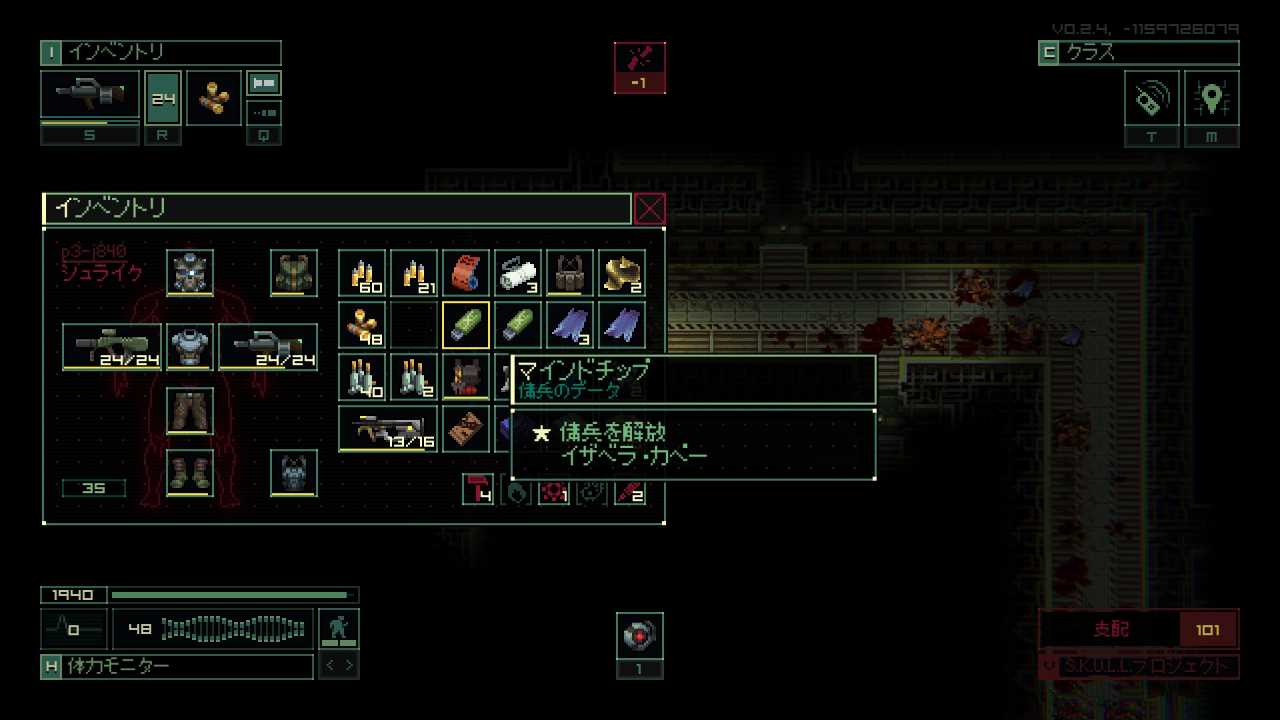Pick the 60-round bullet stack
1280x720 pixels.
362,273
